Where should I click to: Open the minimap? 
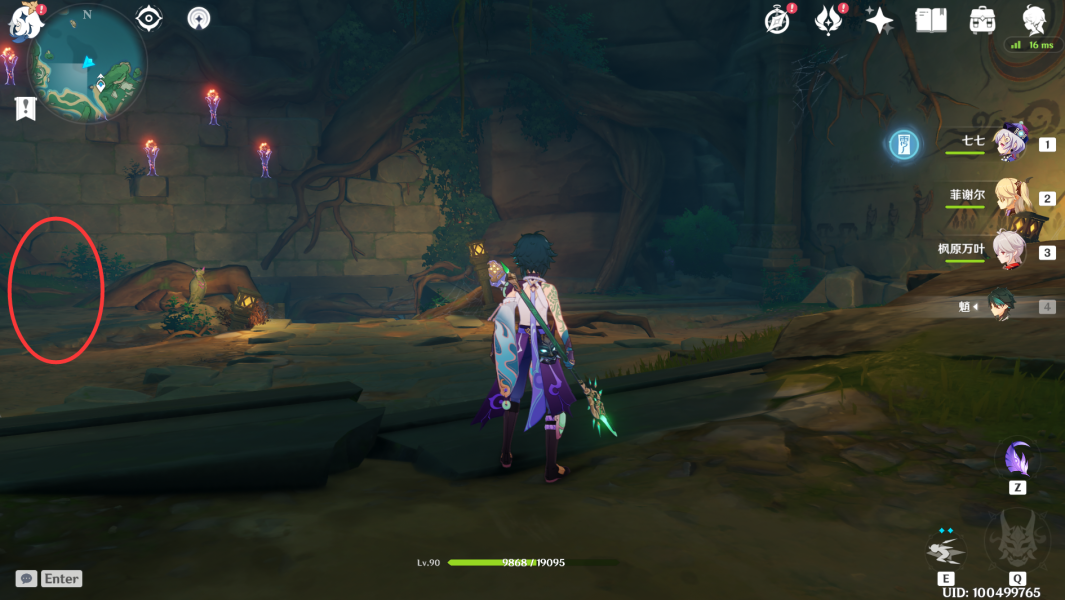click(88, 63)
